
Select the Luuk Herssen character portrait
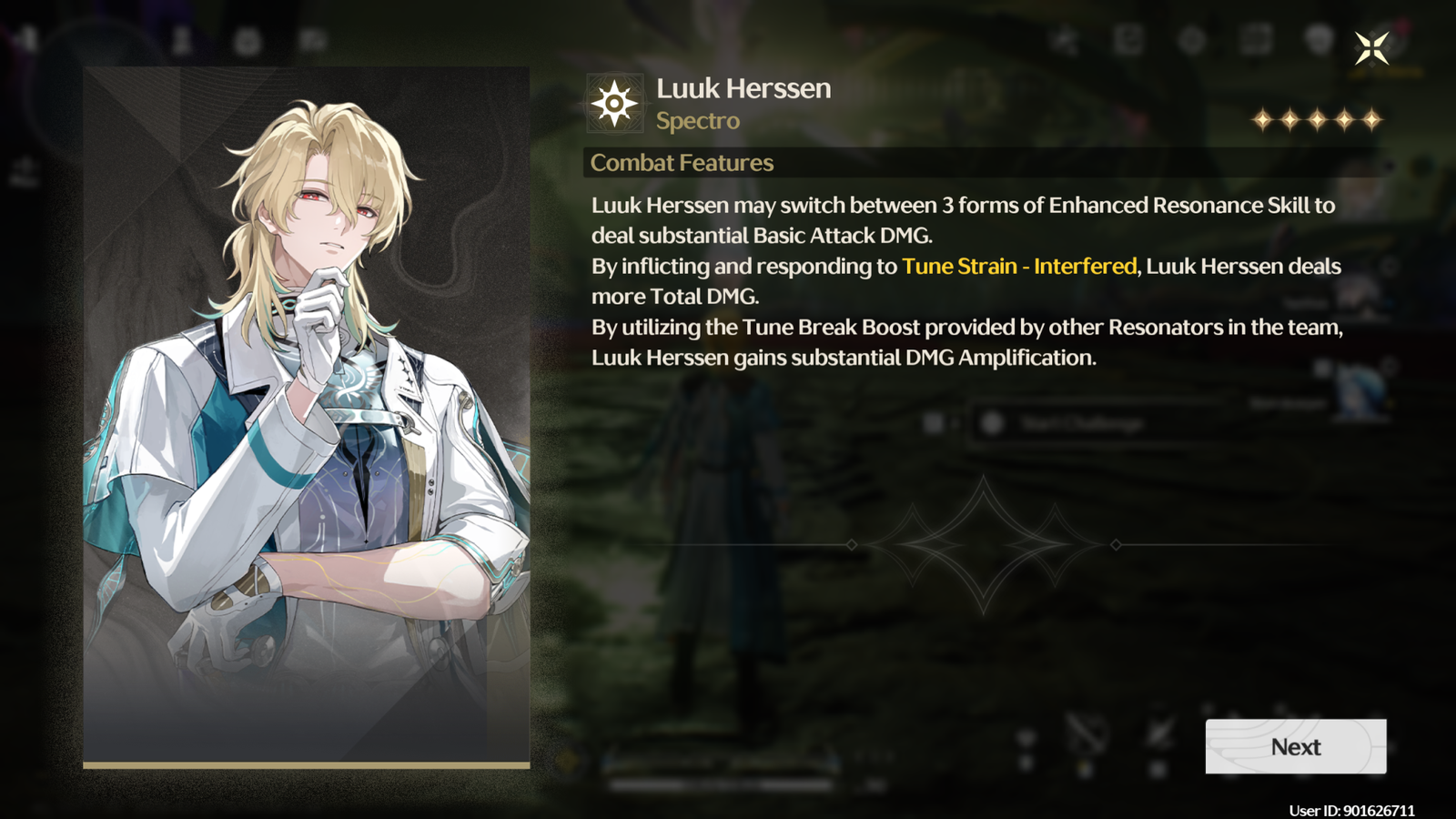(307, 416)
